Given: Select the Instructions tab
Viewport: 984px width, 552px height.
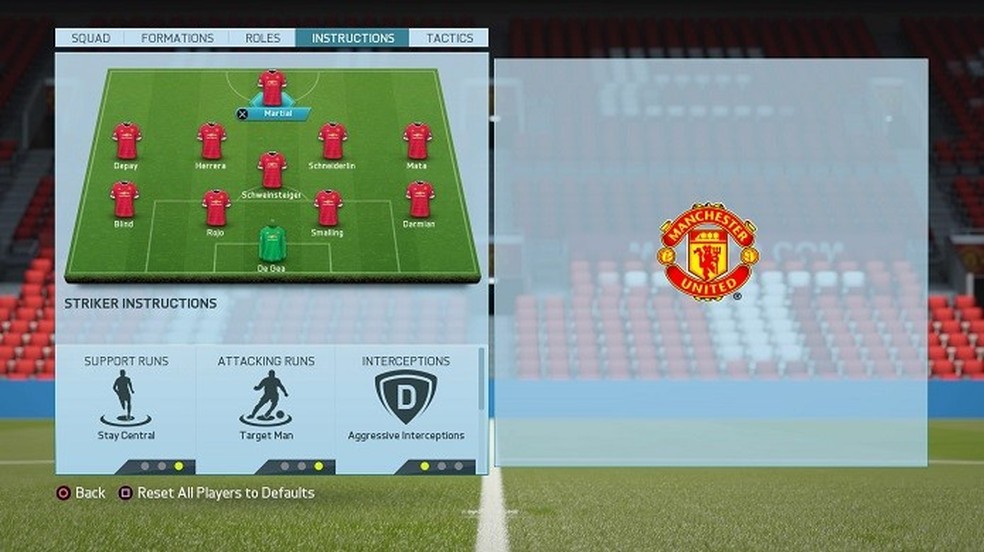Looking at the screenshot, I should point(352,38).
